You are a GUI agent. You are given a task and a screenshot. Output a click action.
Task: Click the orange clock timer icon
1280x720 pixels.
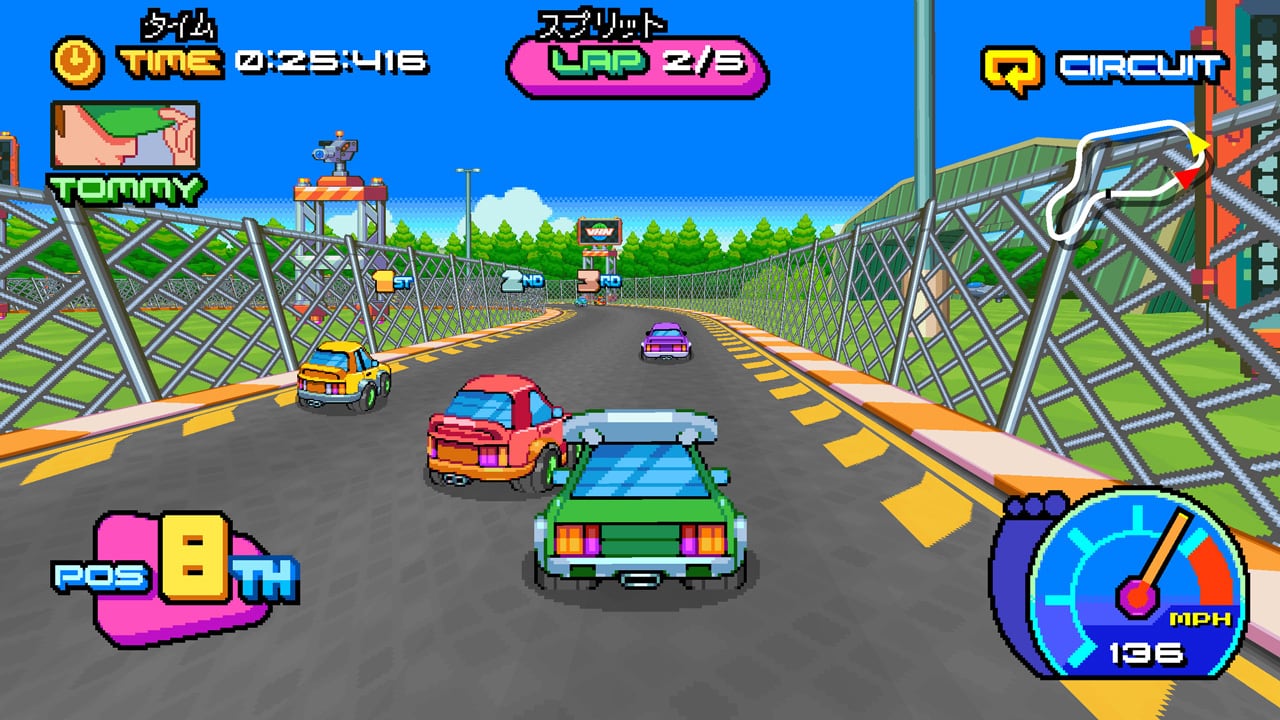click(x=77, y=62)
